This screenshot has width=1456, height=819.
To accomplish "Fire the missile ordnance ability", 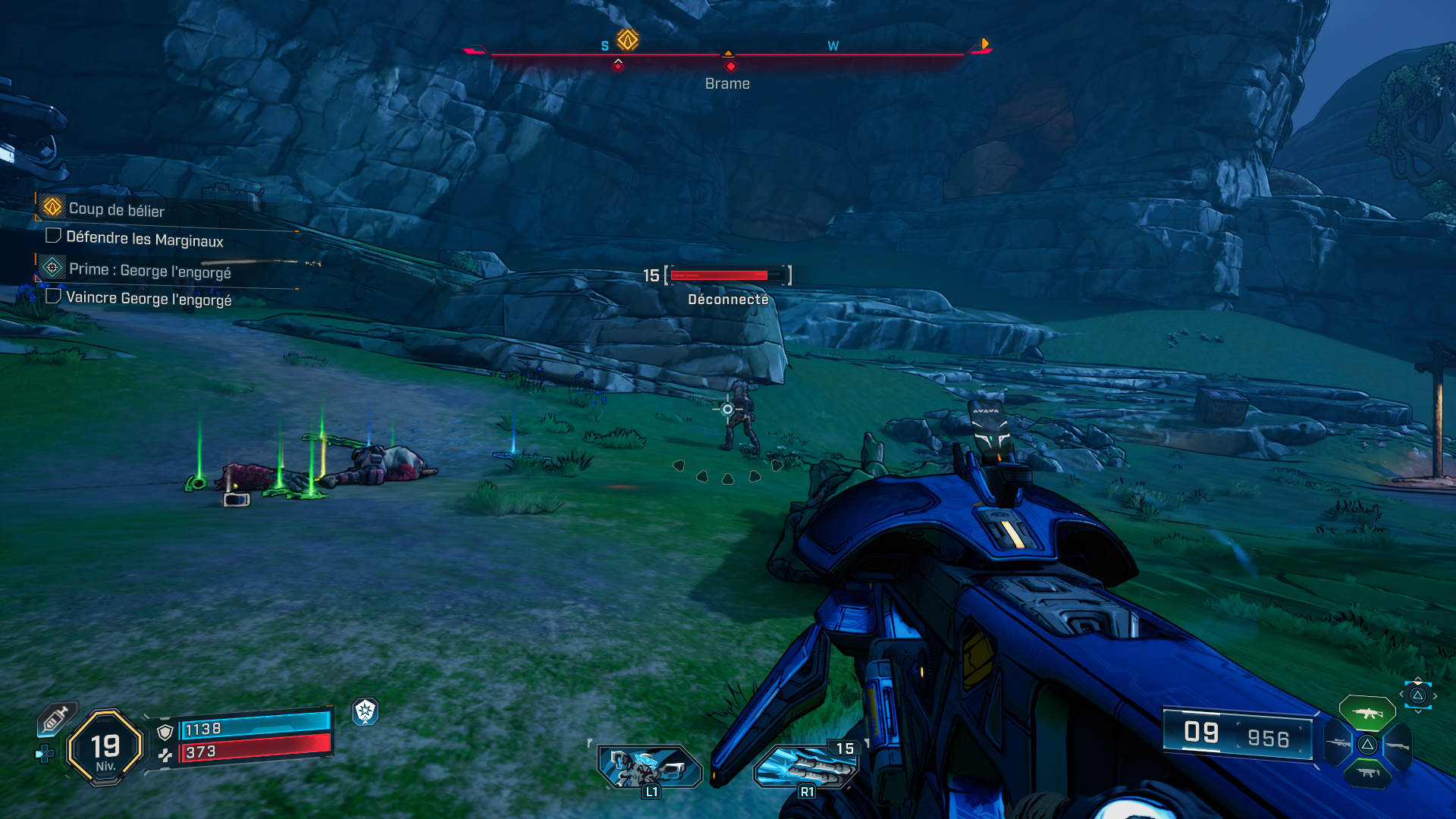I will click(805, 767).
